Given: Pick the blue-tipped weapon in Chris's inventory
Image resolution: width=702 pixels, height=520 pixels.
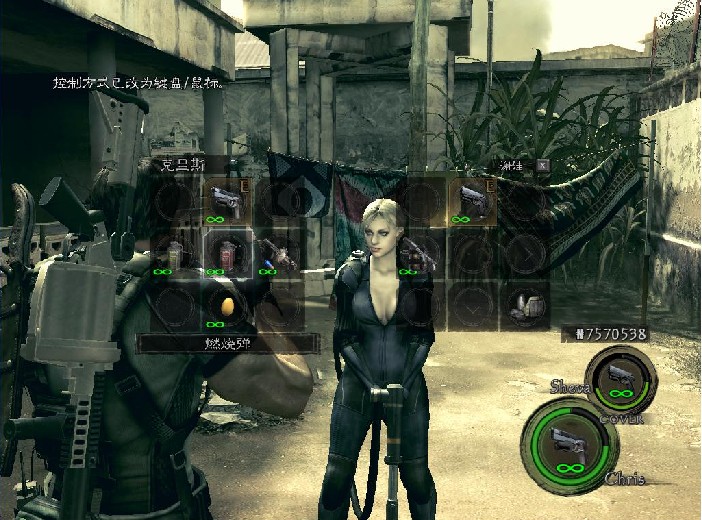Looking at the screenshot, I should 278,255.
